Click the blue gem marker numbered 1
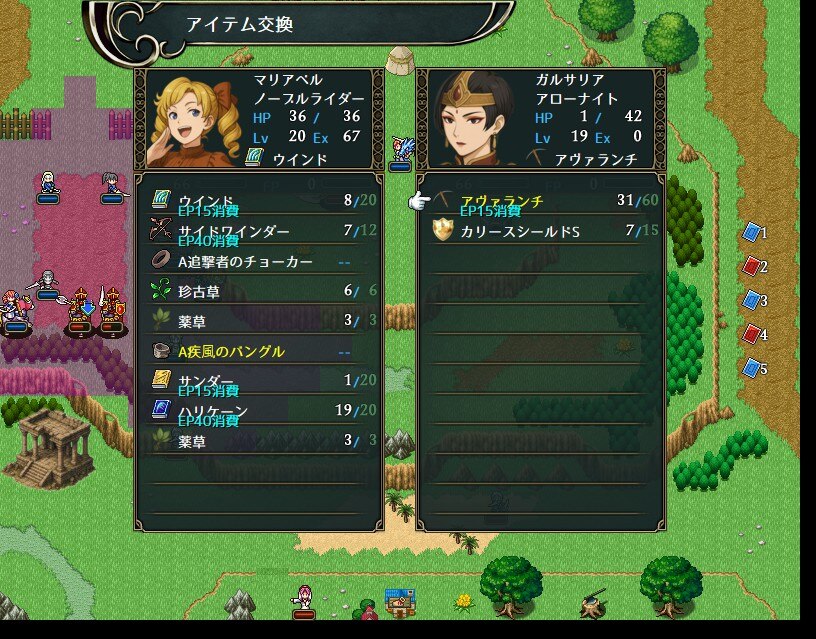 click(x=752, y=233)
